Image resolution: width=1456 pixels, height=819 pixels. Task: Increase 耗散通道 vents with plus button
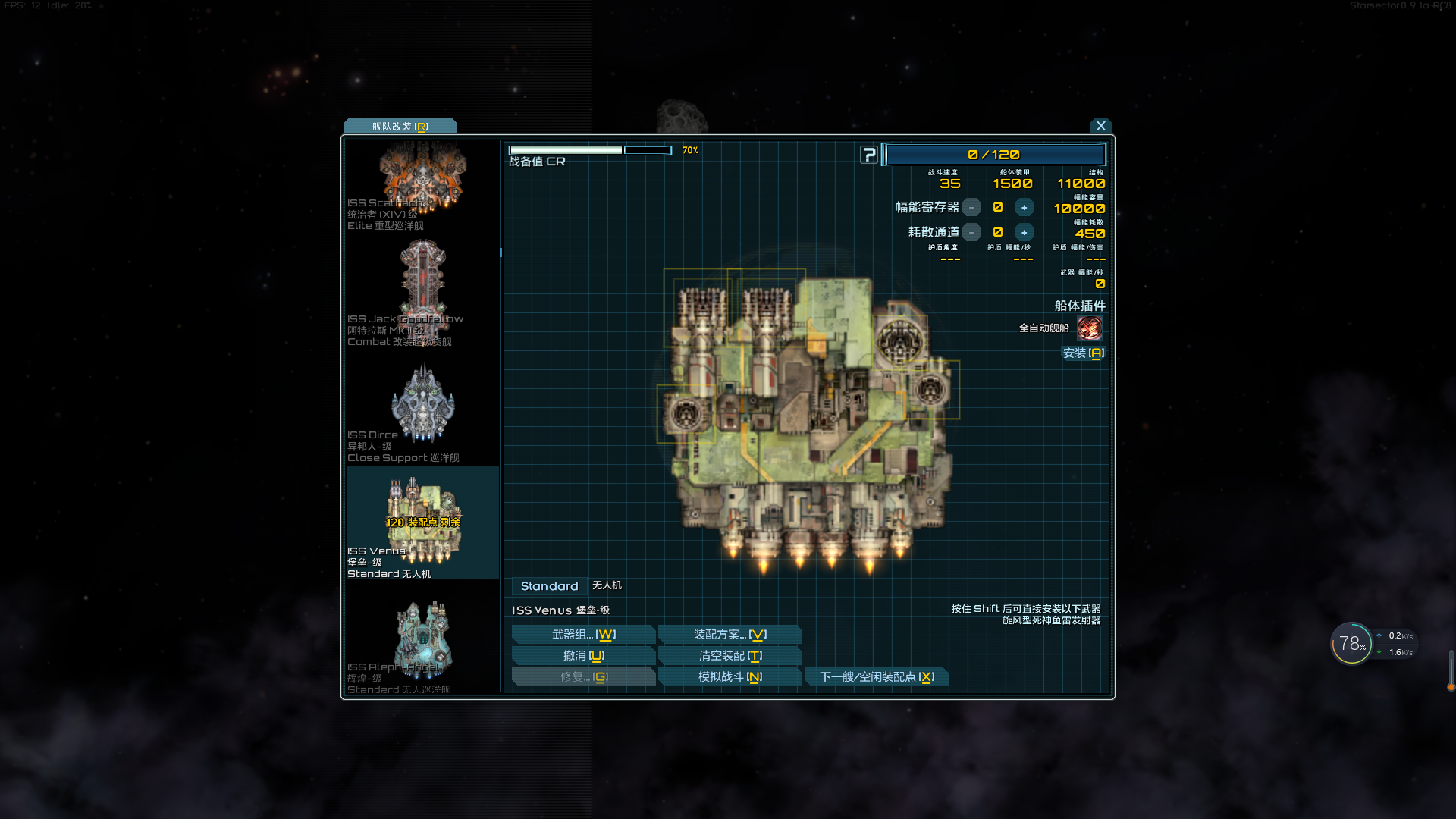[x=1024, y=233]
